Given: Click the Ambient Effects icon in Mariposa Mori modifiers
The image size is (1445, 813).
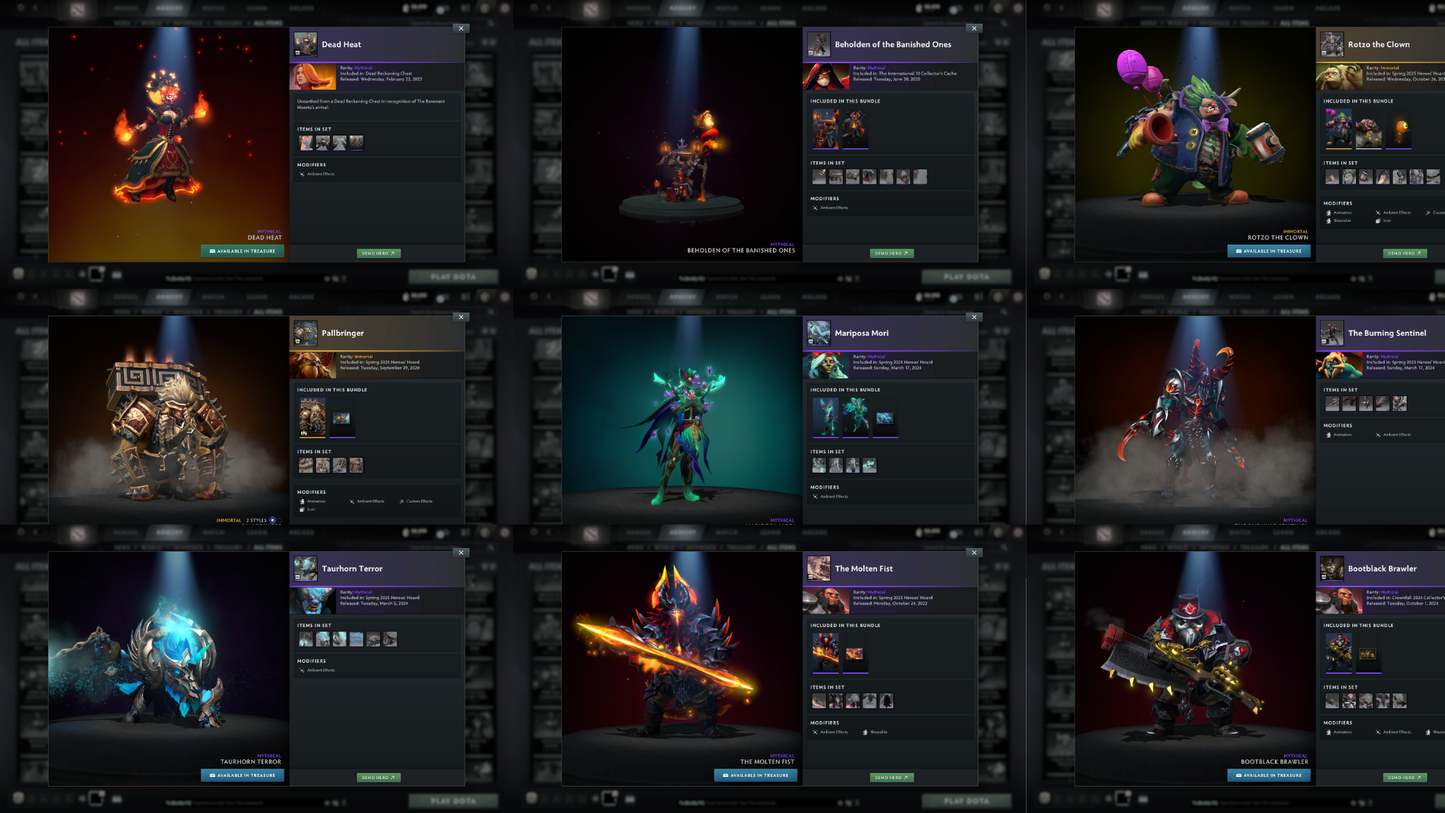Looking at the screenshot, I should [x=815, y=496].
